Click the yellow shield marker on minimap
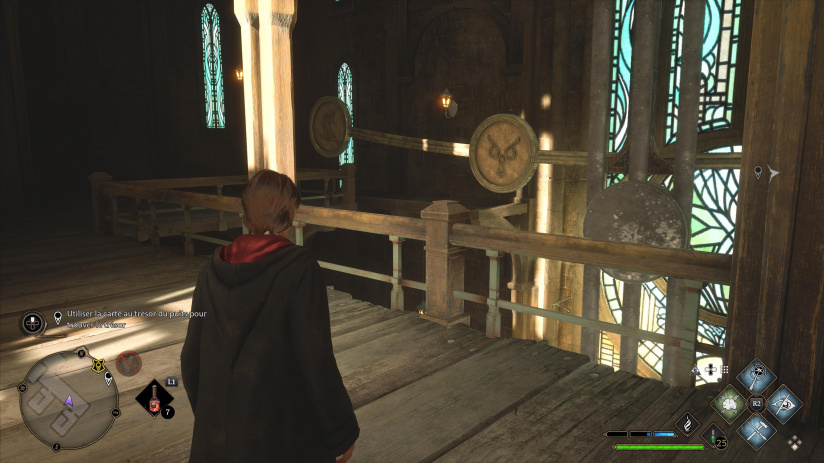The image size is (824, 463). [x=99, y=367]
